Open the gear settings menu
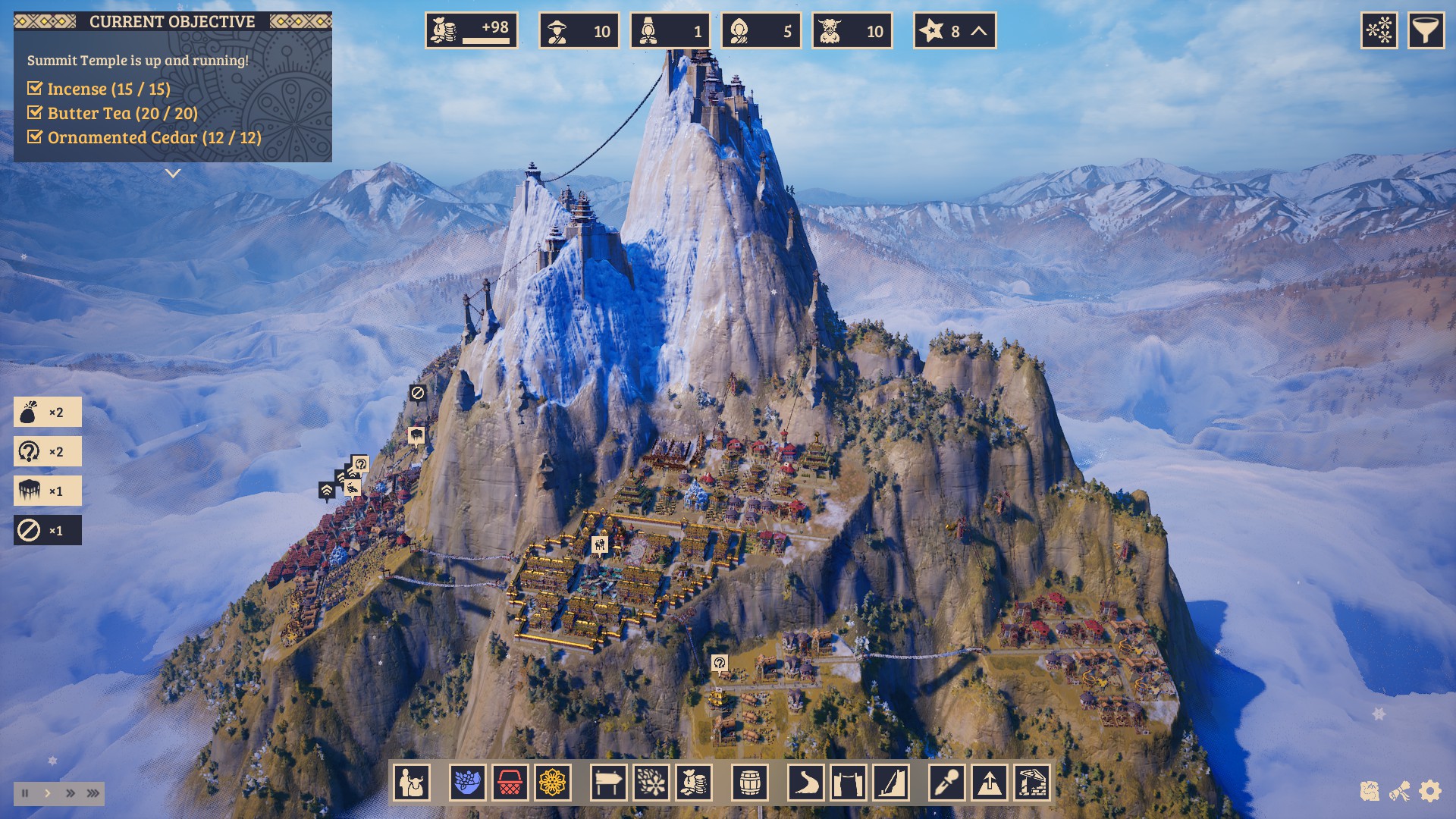Viewport: 1456px width, 819px height. point(1429,792)
